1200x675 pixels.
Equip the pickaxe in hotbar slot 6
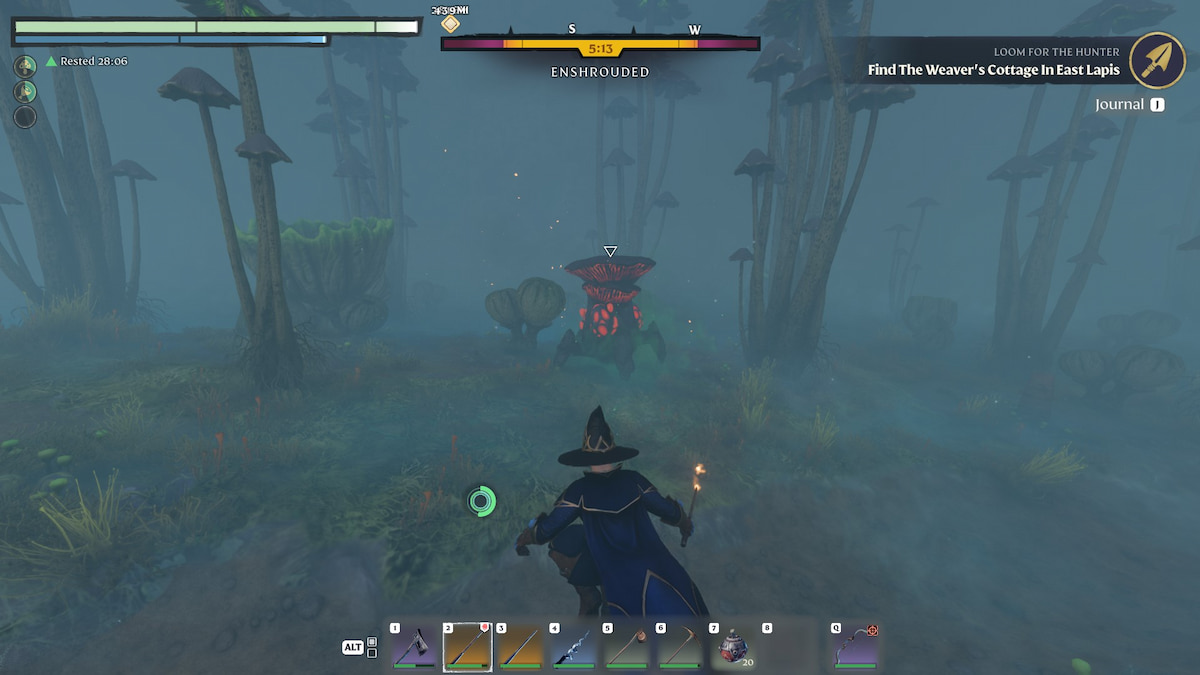click(679, 647)
